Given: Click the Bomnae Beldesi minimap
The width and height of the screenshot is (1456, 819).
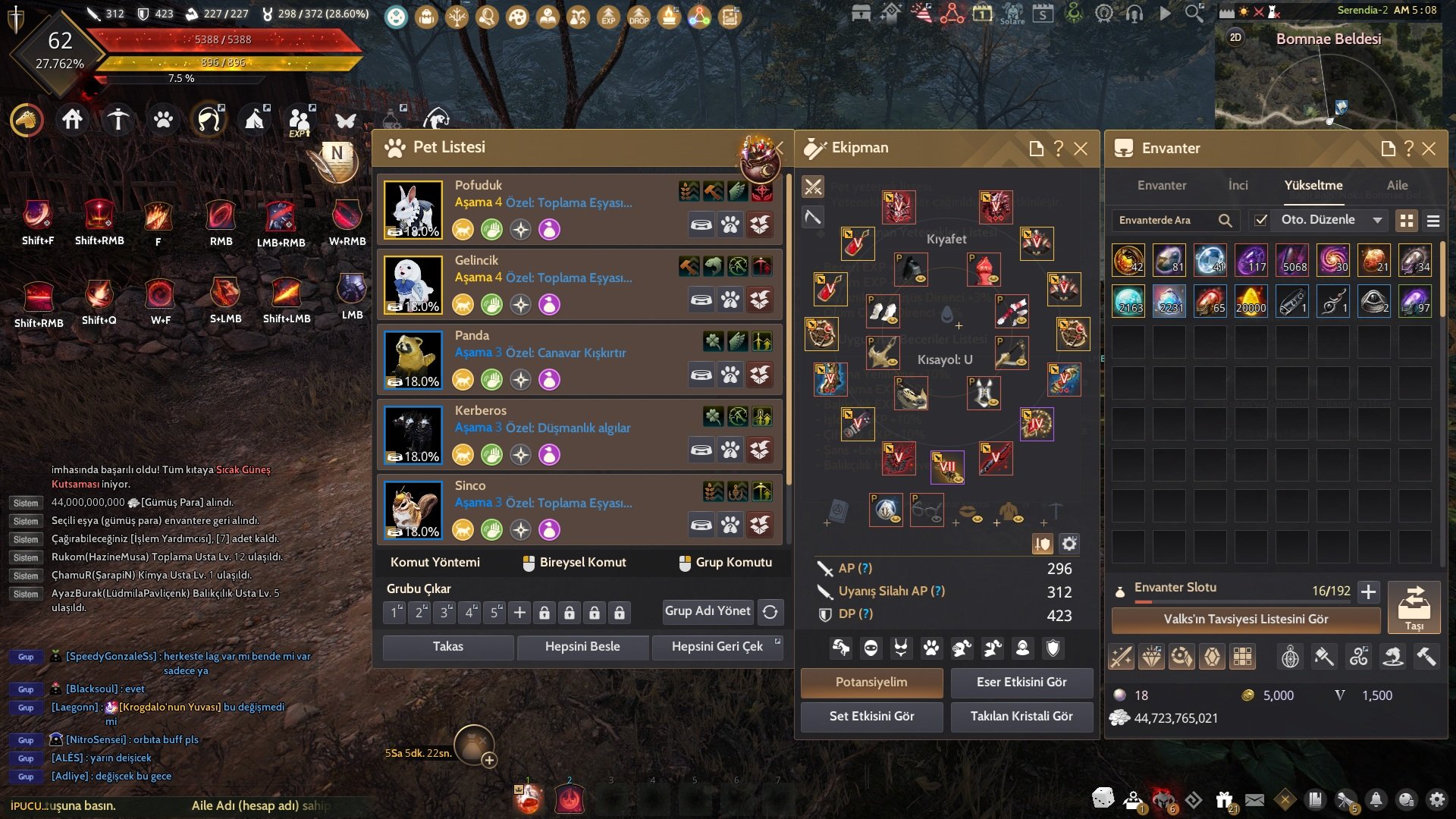Looking at the screenshot, I should click(x=1329, y=83).
